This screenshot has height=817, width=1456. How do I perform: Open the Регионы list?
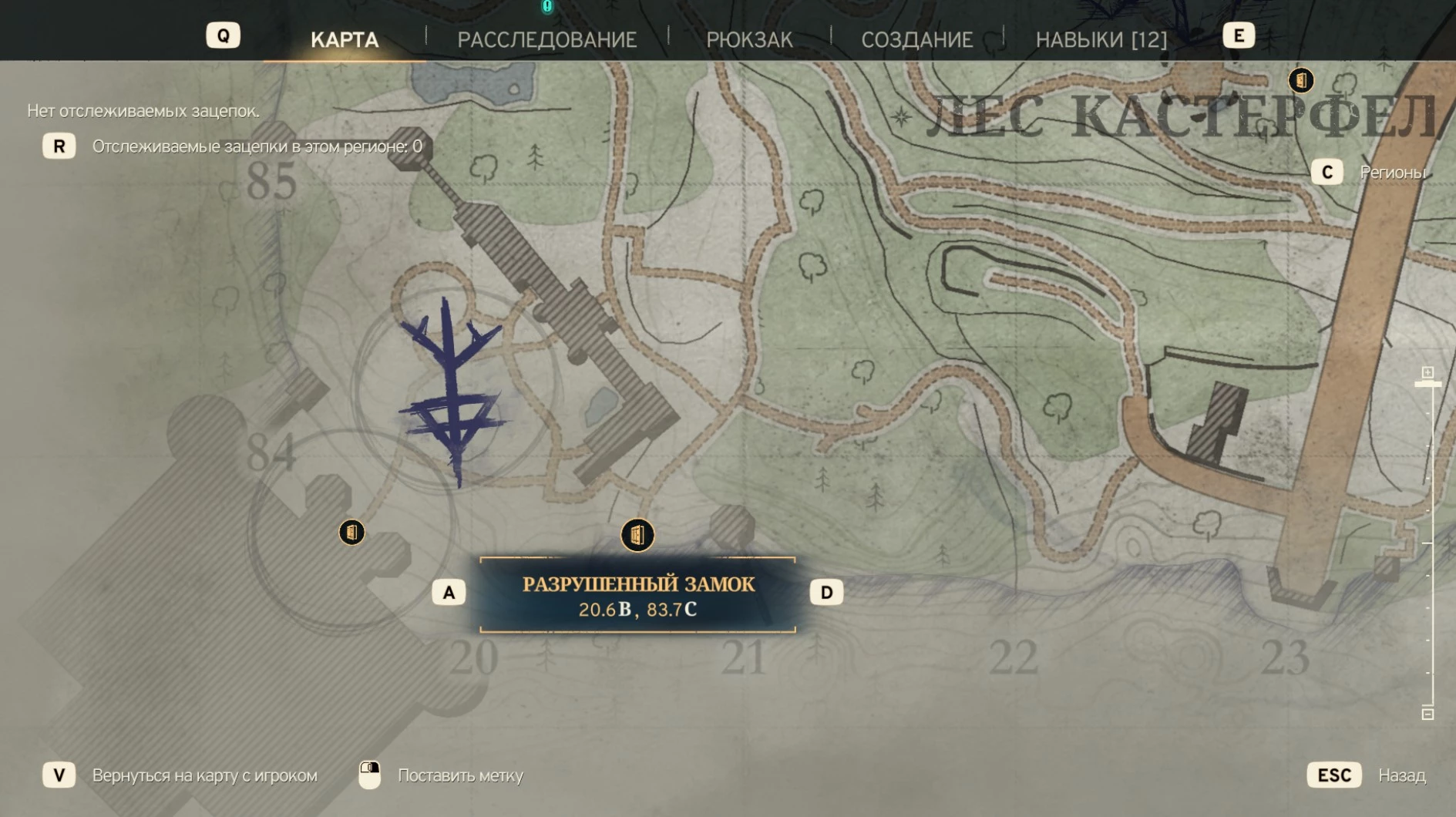(1327, 172)
